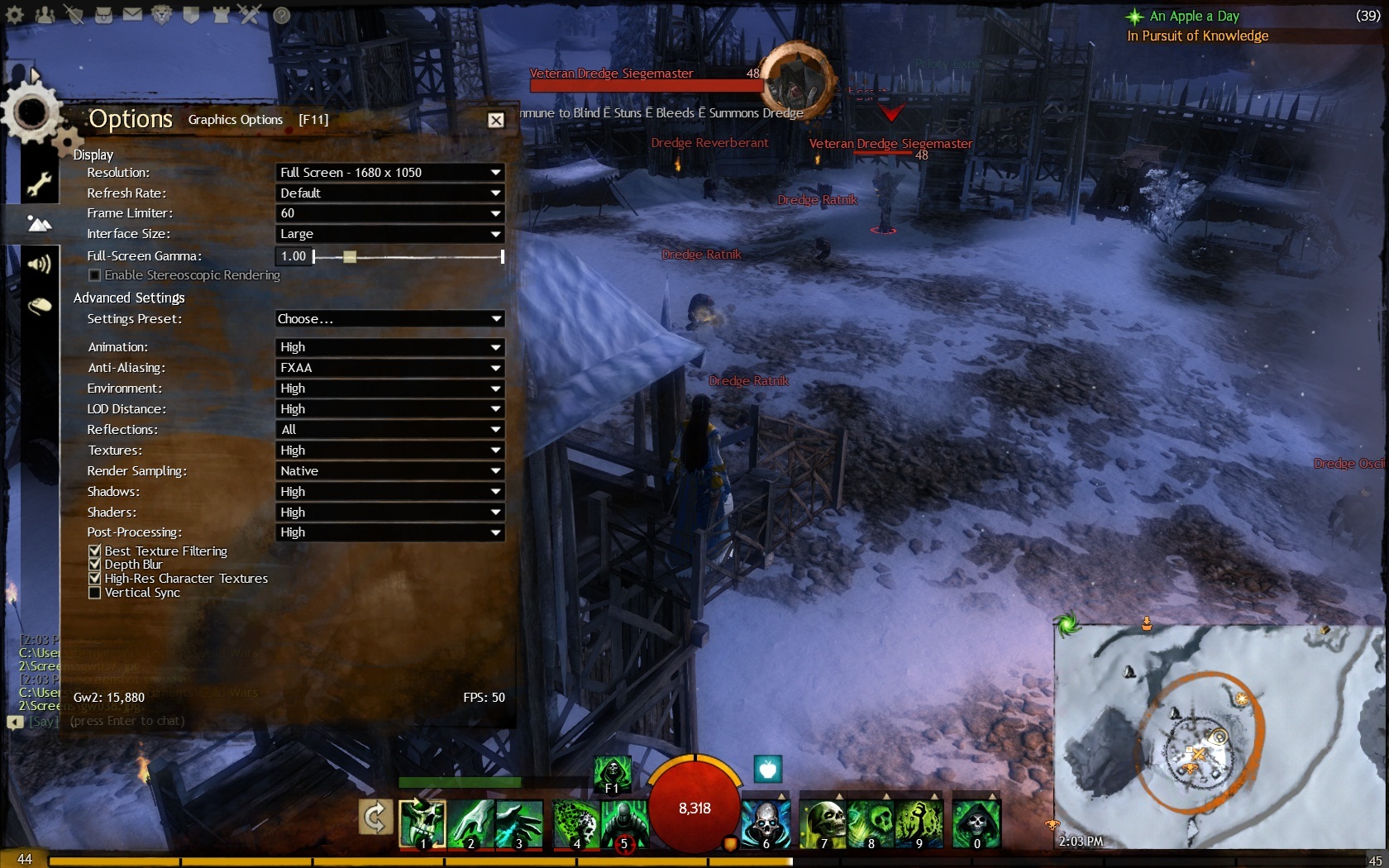The height and width of the screenshot is (868, 1389).
Task: Enable Vertical Sync
Action: tap(95, 593)
